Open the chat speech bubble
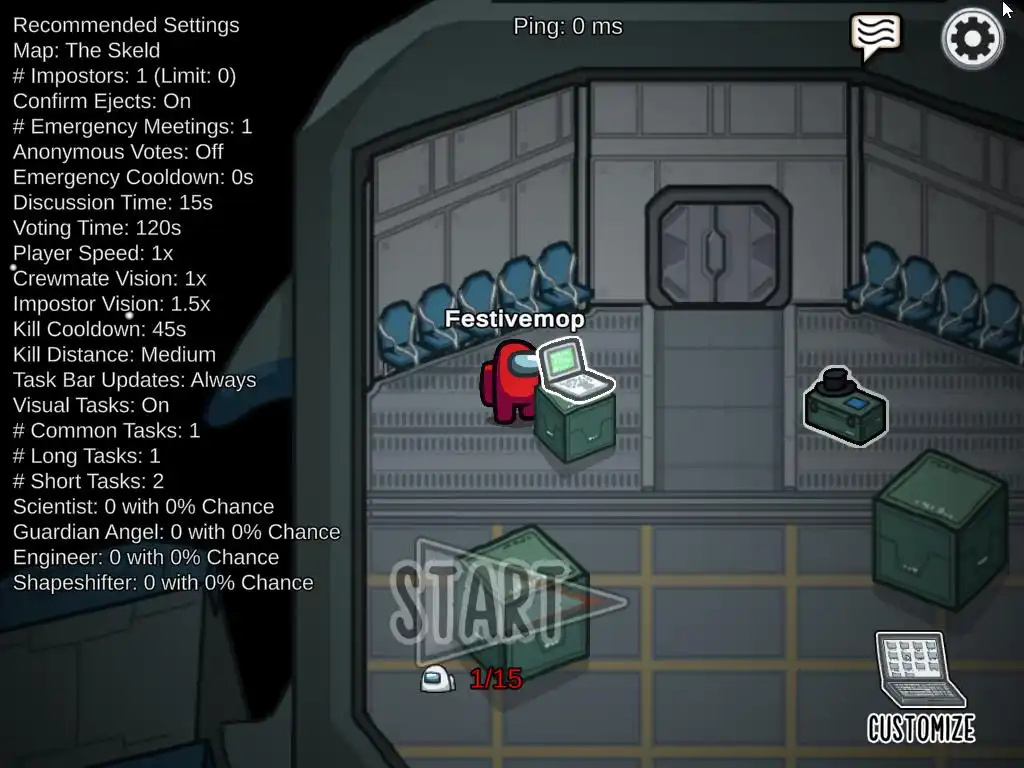Image resolution: width=1024 pixels, height=768 pixels. [x=875, y=36]
